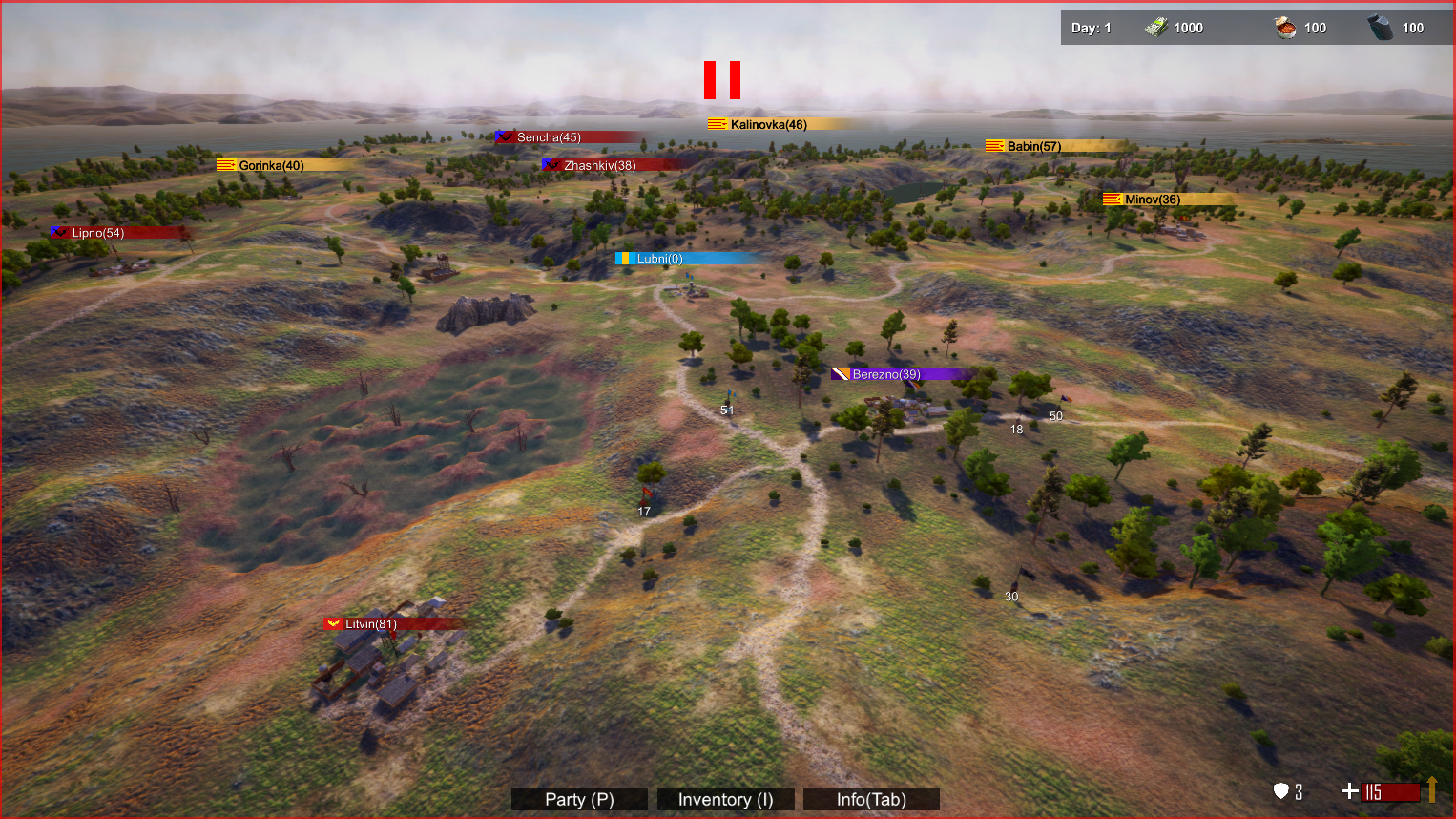This screenshot has height=819, width=1456.
Task: Open the Party (P) panel
Action: [578, 799]
